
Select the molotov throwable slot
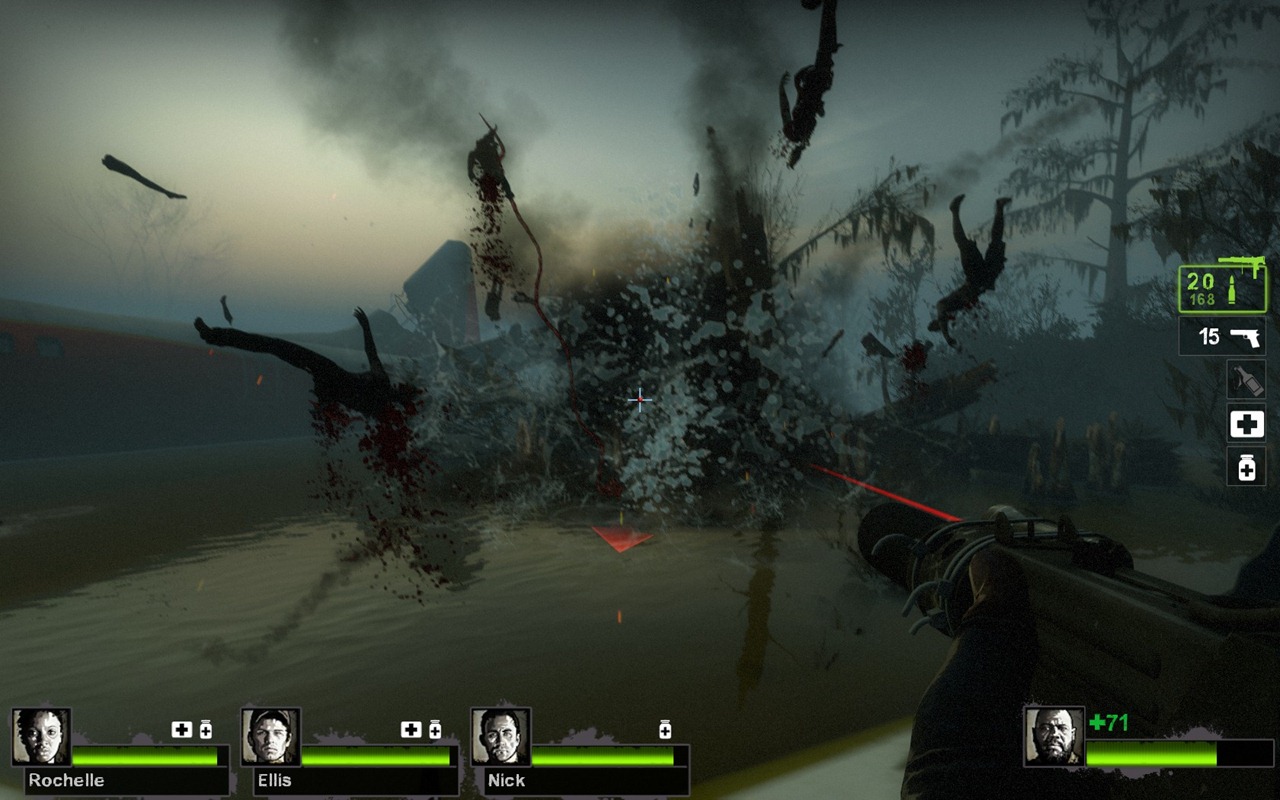(x=1246, y=381)
